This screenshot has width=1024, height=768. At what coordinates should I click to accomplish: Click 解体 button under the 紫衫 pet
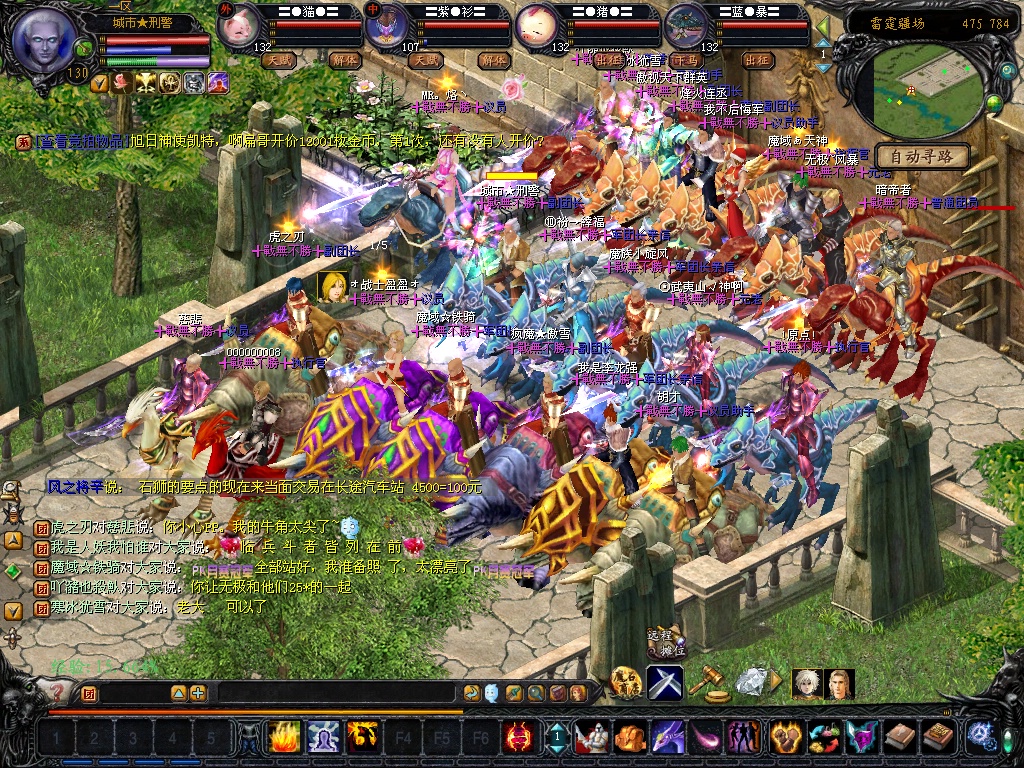492,60
